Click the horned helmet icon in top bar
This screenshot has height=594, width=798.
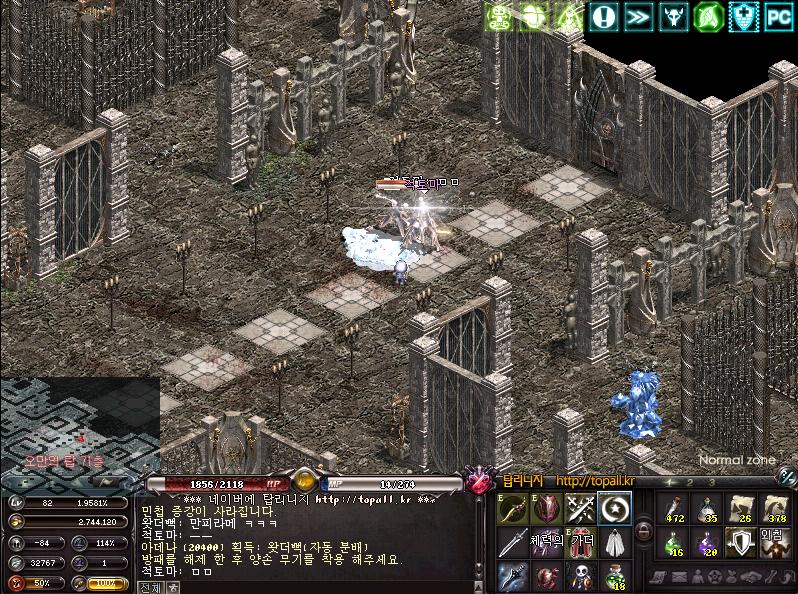(x=673, y=16)
